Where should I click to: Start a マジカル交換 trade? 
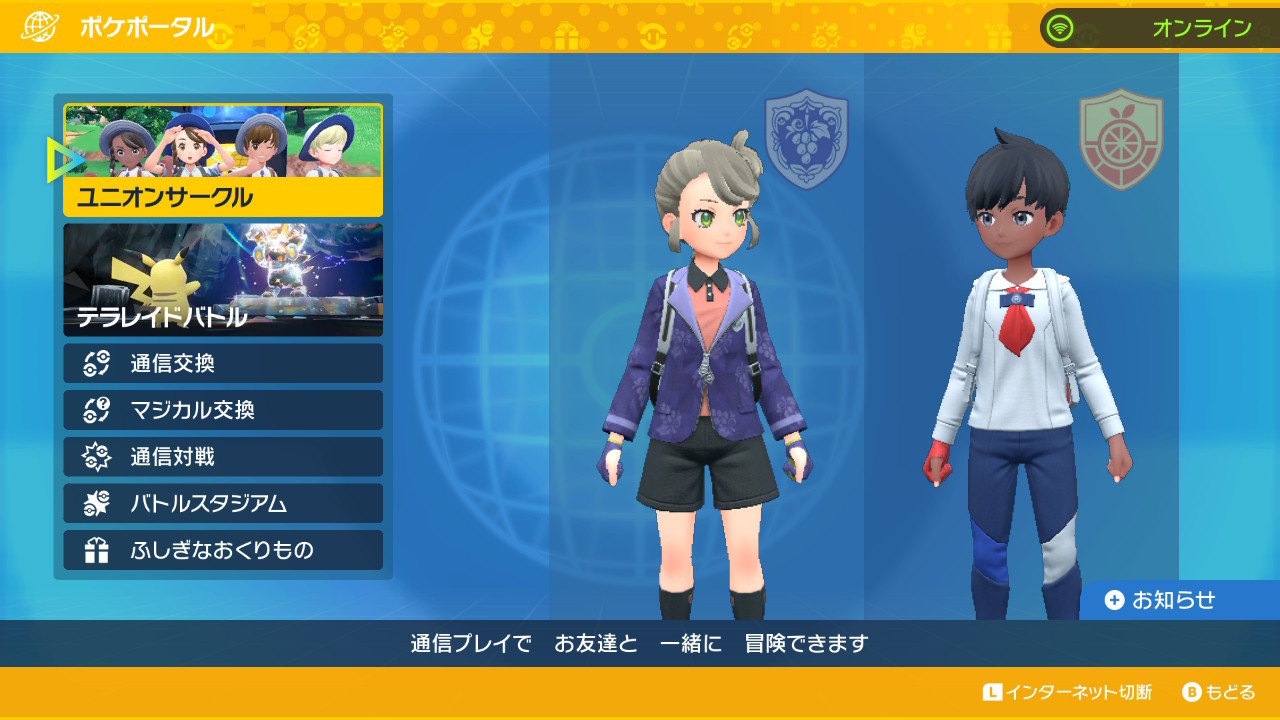pos(223,410)
